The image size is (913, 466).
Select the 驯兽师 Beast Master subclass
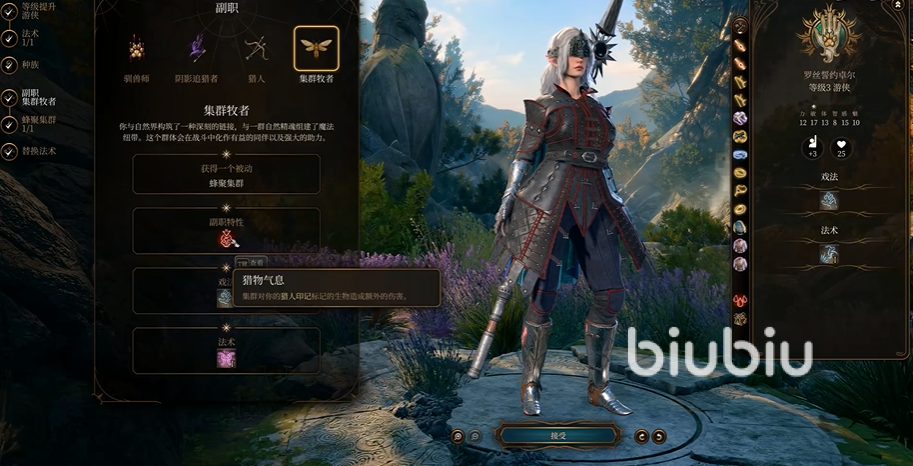coord(136,49)
